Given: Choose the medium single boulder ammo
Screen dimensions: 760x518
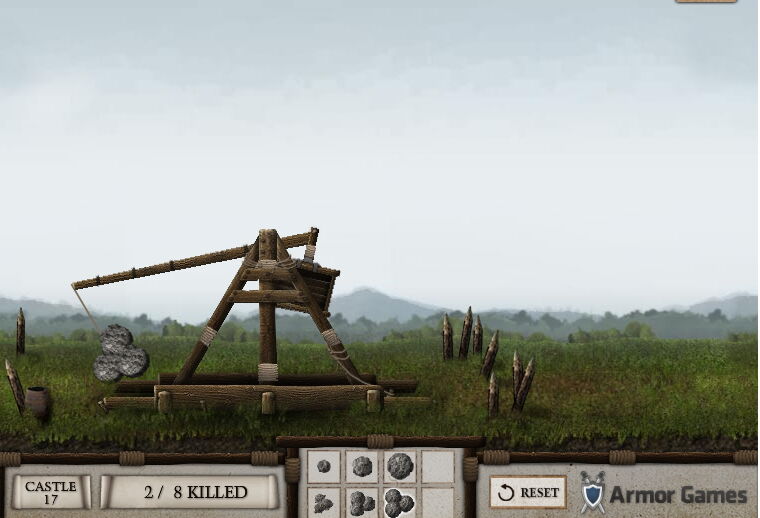Looking at the screenshot, I should [x=361, y=467].
